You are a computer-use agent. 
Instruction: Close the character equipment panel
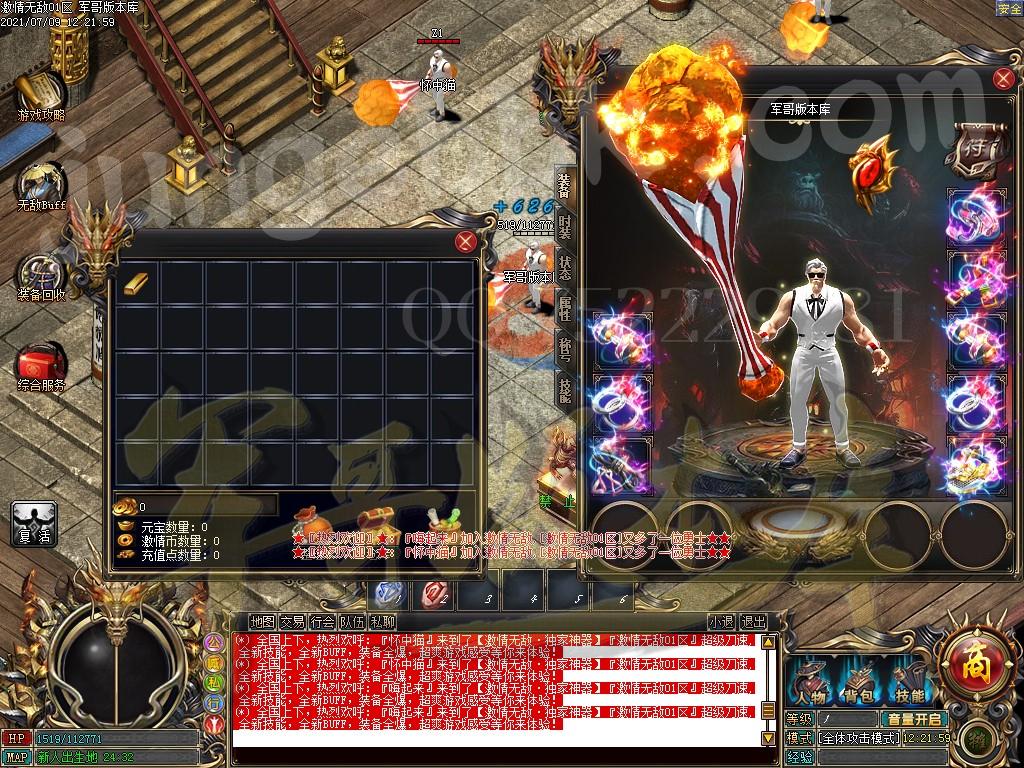(x=1003, y=80)
